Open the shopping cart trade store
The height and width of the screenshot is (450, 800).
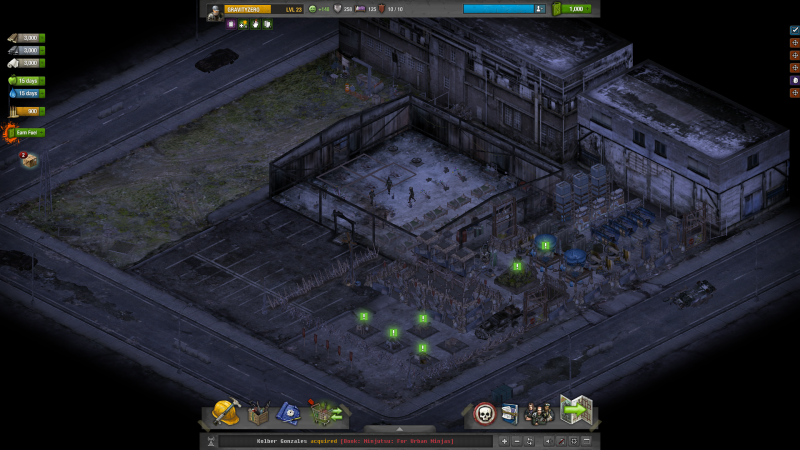click(x=326, y=412)
